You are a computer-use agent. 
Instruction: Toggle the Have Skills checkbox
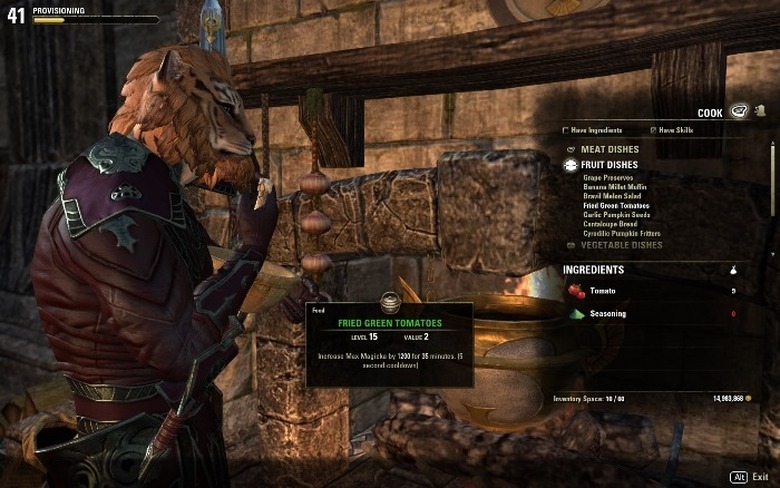(x=654, y=130)
